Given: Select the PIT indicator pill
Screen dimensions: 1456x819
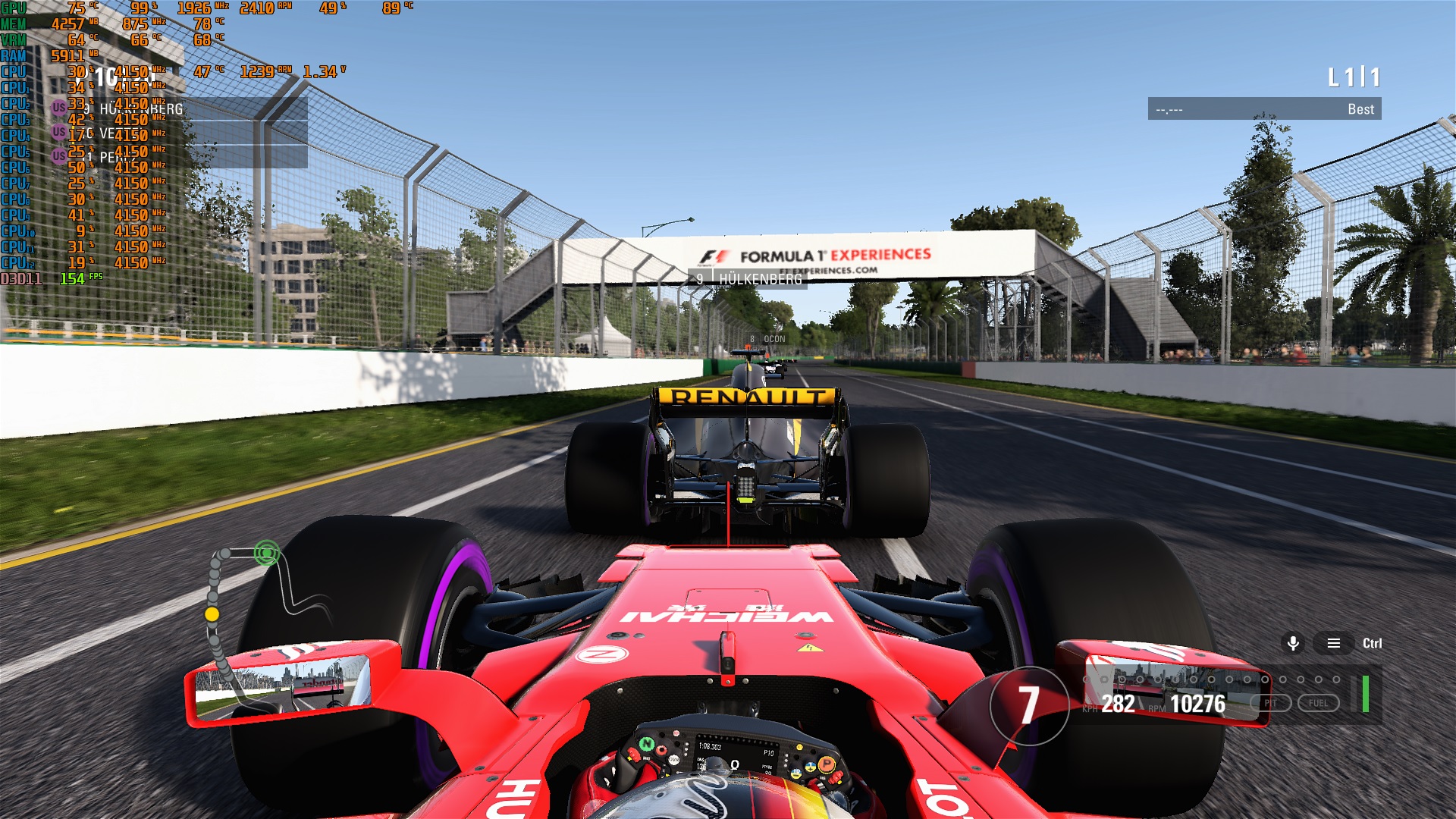Looking at the screenshot, I should point(1270,703).
